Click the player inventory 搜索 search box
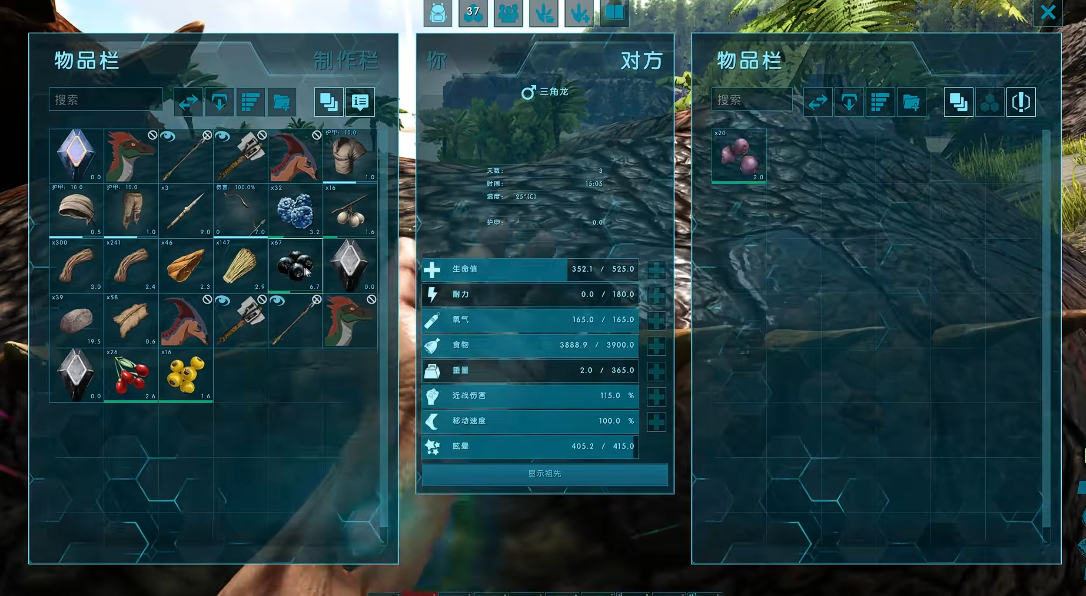The width and height of the screenshot is (1086, 596). [x=105, y=100]
